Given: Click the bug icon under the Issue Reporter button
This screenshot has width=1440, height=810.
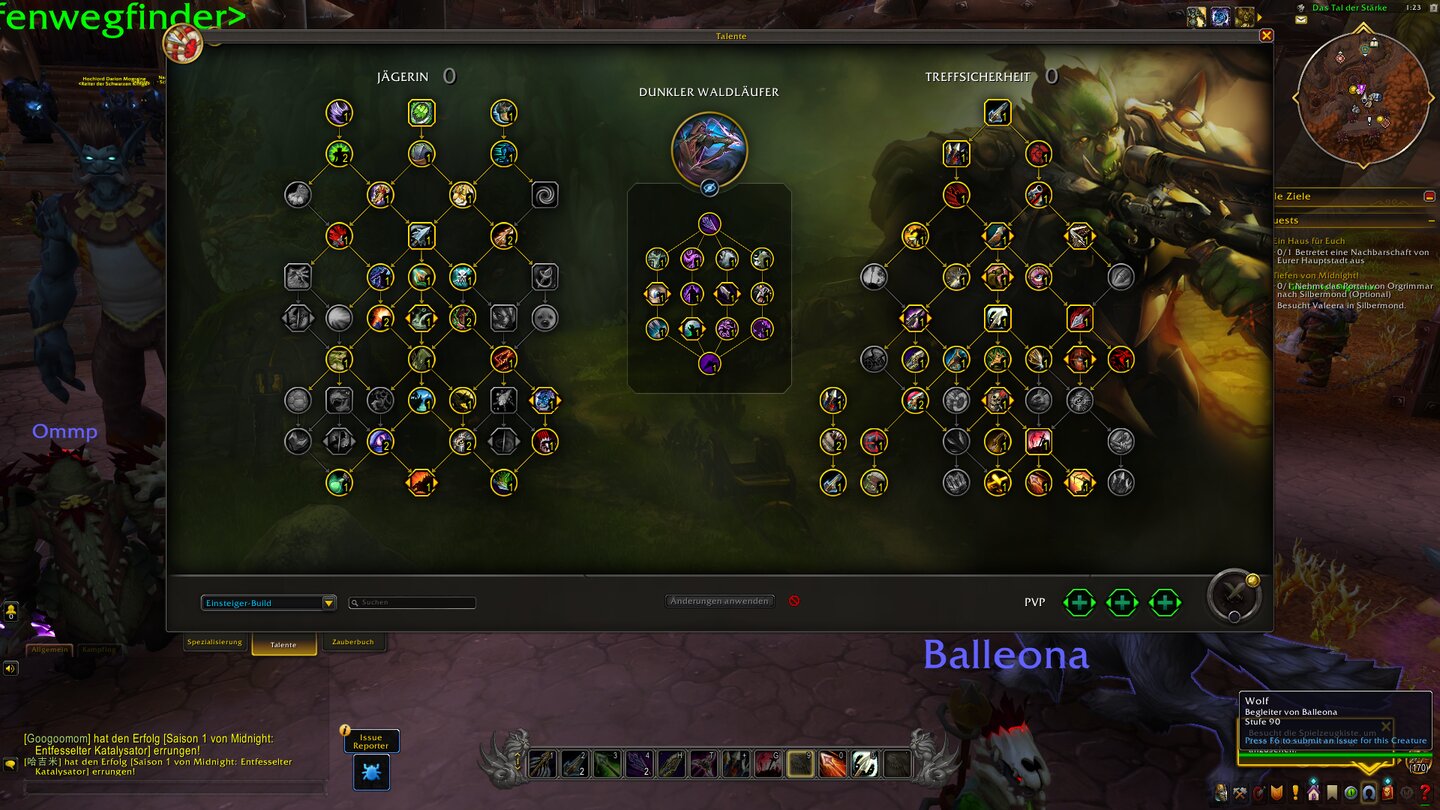Looking at the screenshot, I should click(371, 773).
